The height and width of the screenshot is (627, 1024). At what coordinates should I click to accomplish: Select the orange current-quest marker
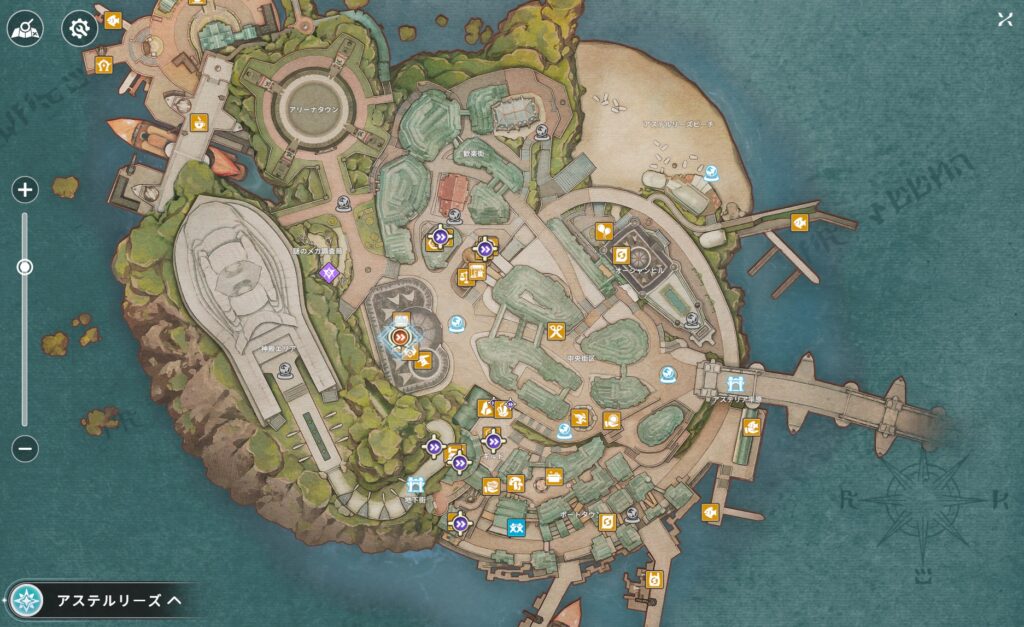402,337
